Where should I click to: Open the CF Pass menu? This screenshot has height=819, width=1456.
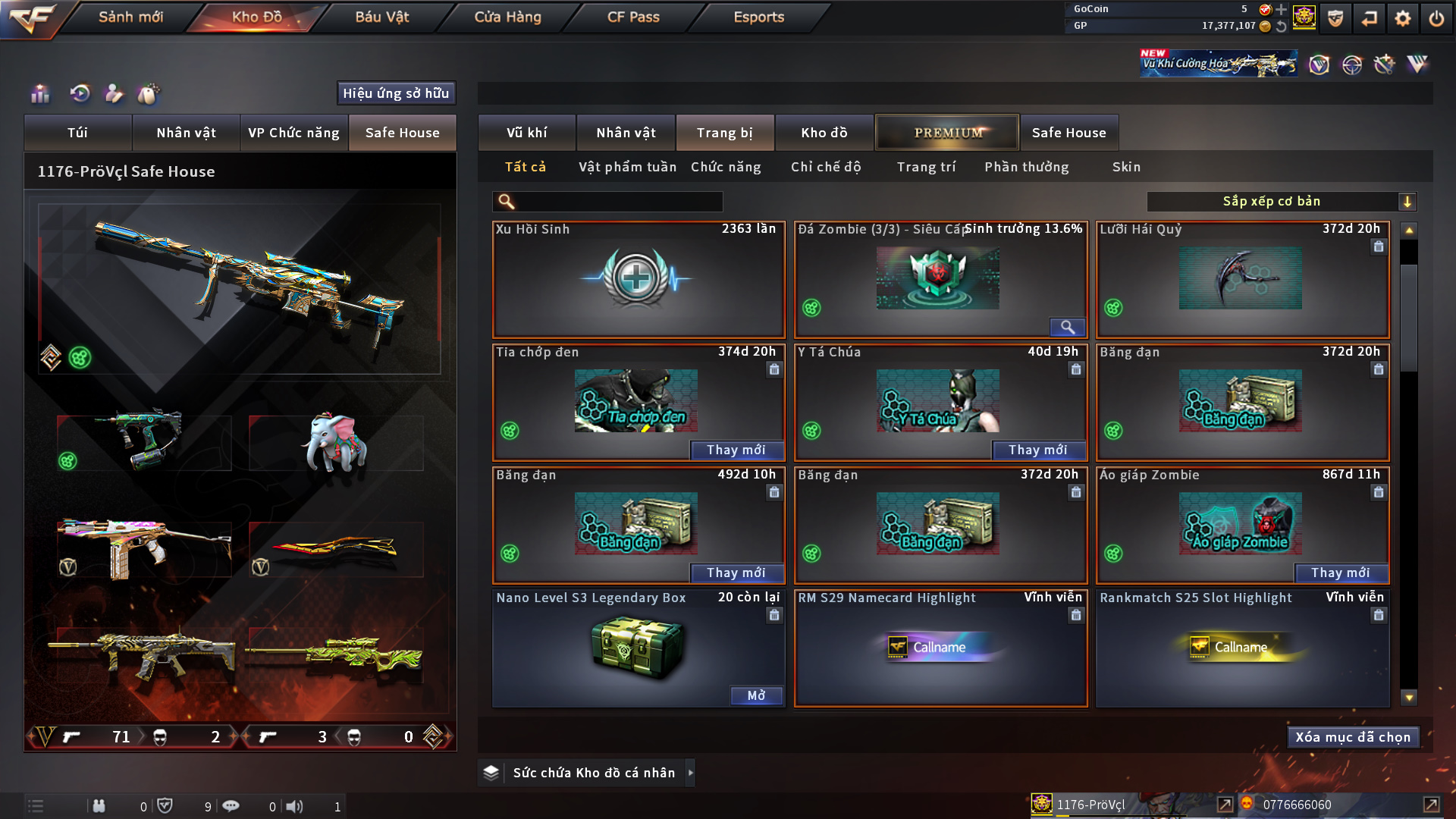(x=633, y=17)
